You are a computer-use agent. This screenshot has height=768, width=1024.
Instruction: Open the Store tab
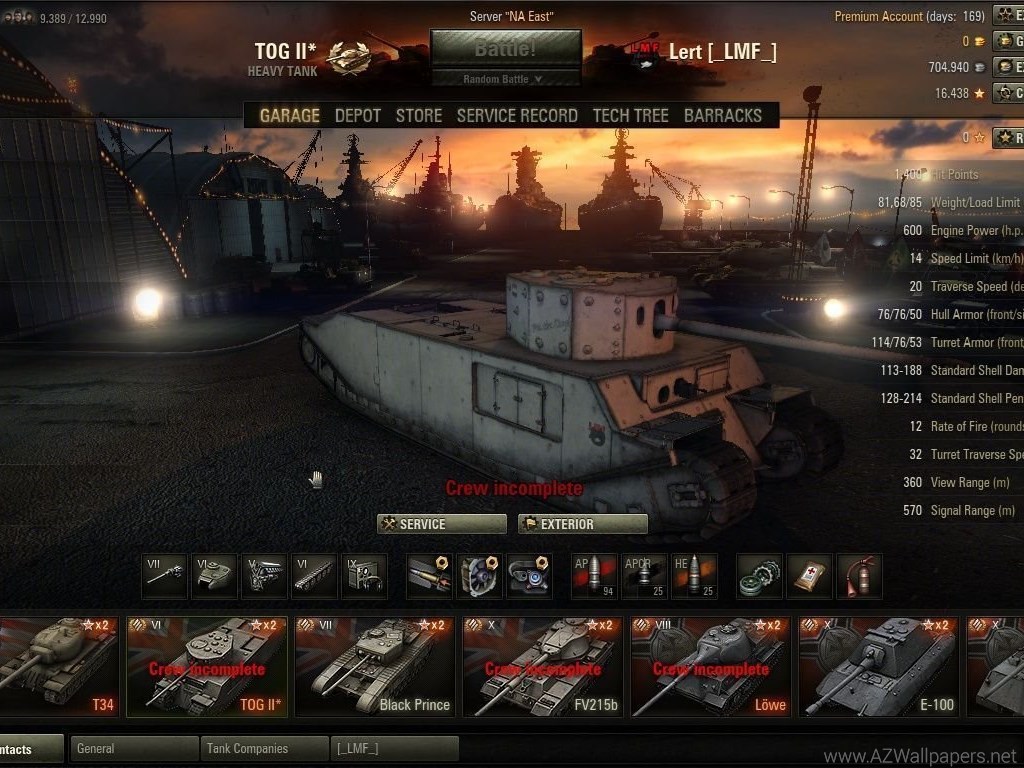418,115
